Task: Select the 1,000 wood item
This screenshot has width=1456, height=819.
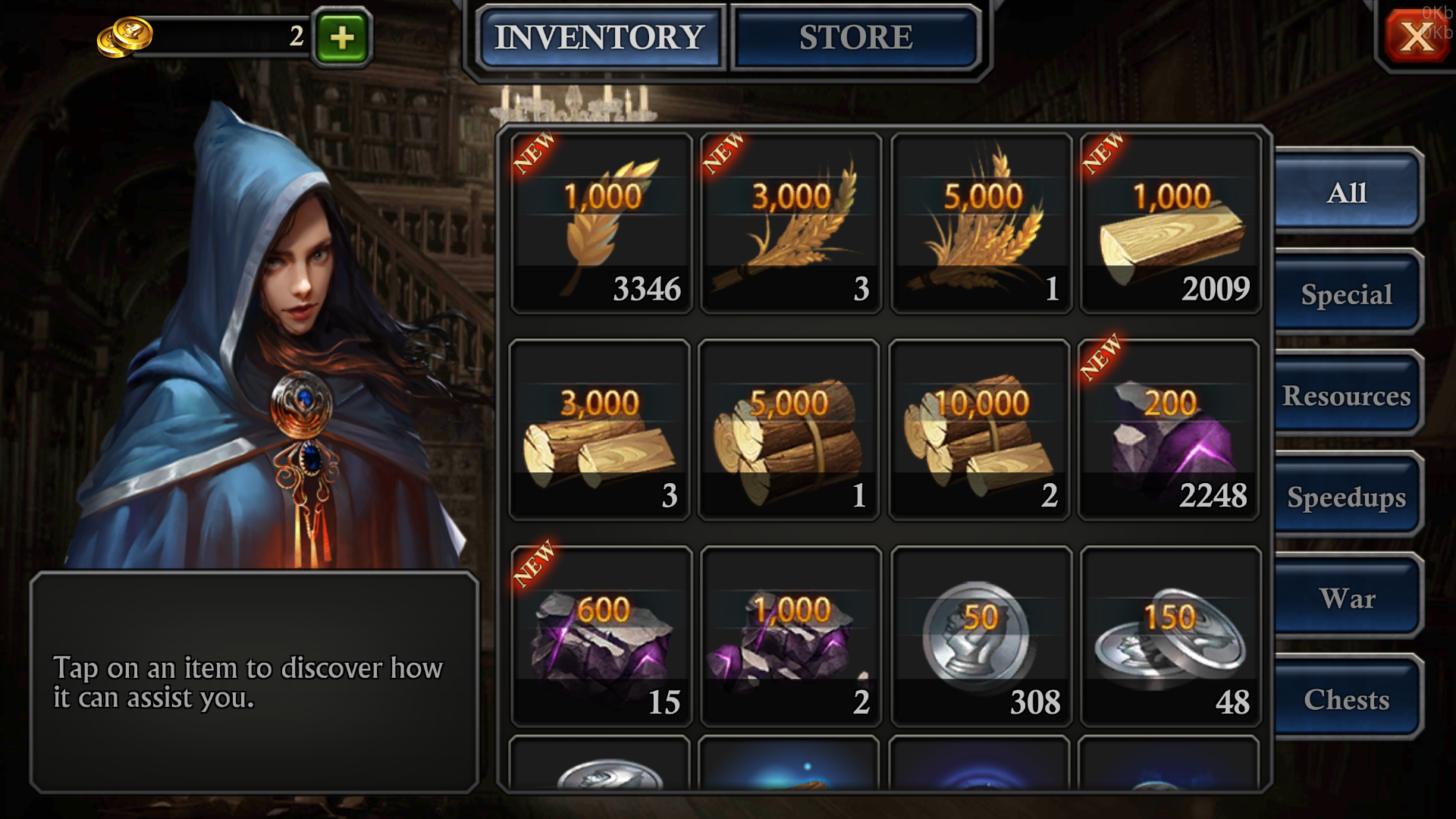Action: click(1171, 224)
